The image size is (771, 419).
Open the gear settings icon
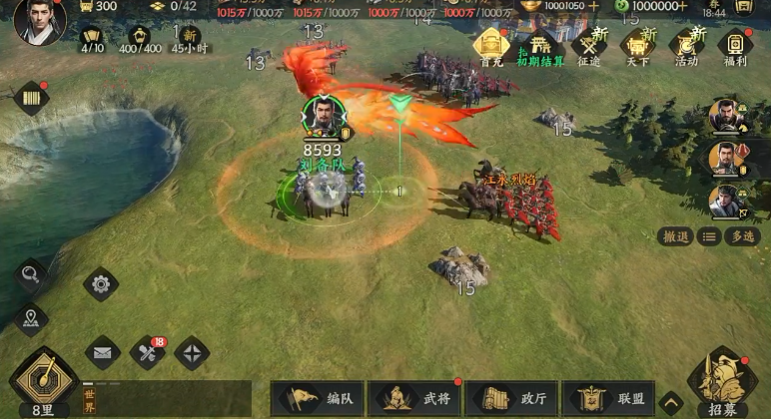click(100, 284)
